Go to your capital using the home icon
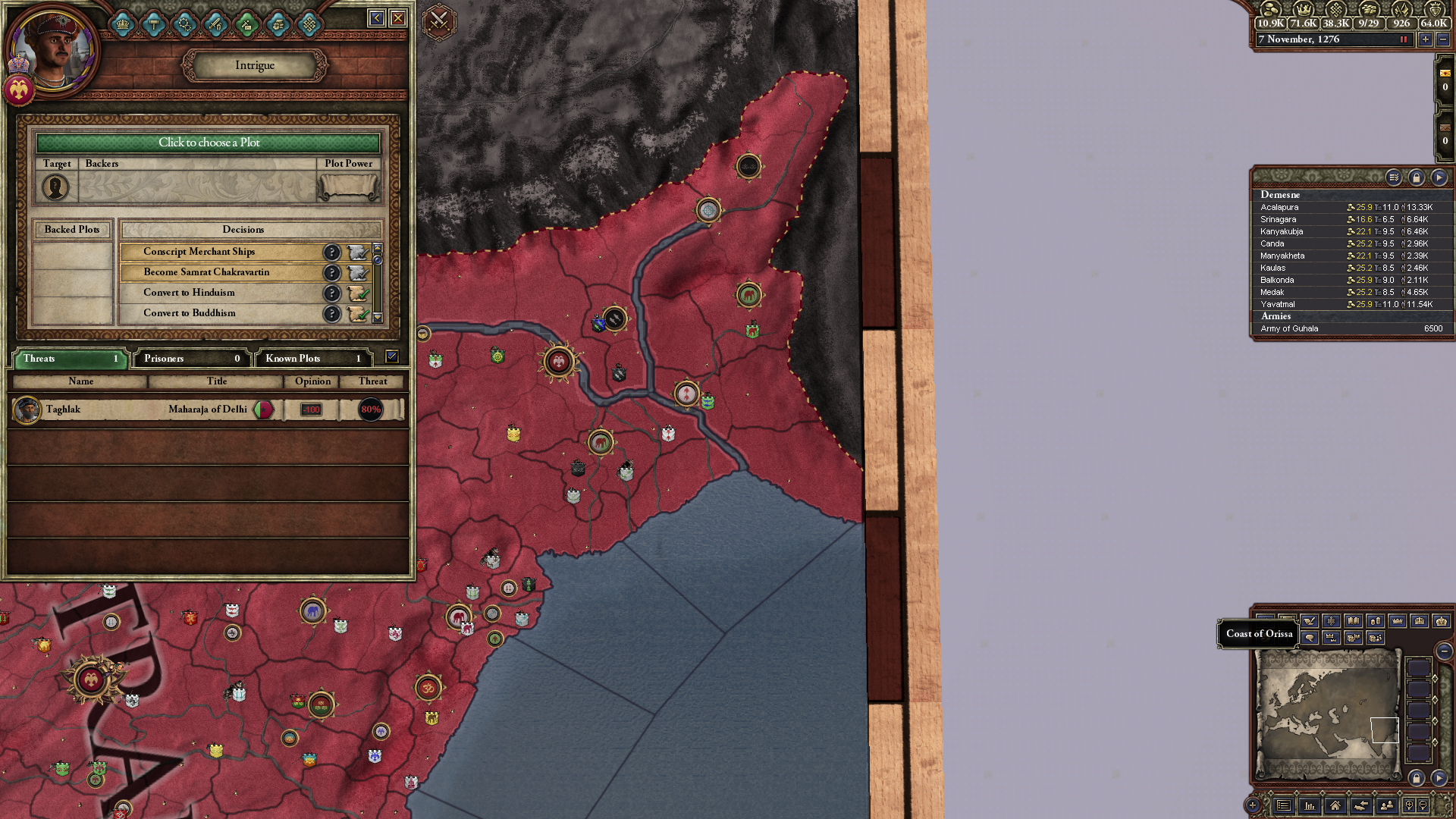The width and height of the screenshot is (1456, 819). pos(1335,806)
